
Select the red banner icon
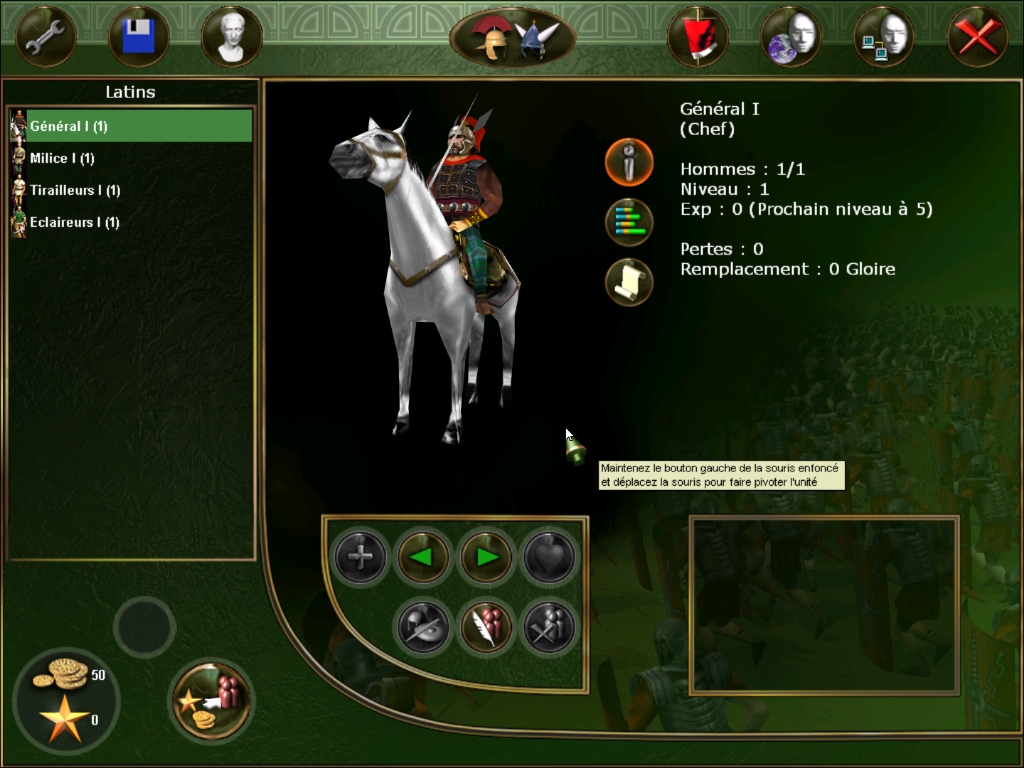[697, 37]
